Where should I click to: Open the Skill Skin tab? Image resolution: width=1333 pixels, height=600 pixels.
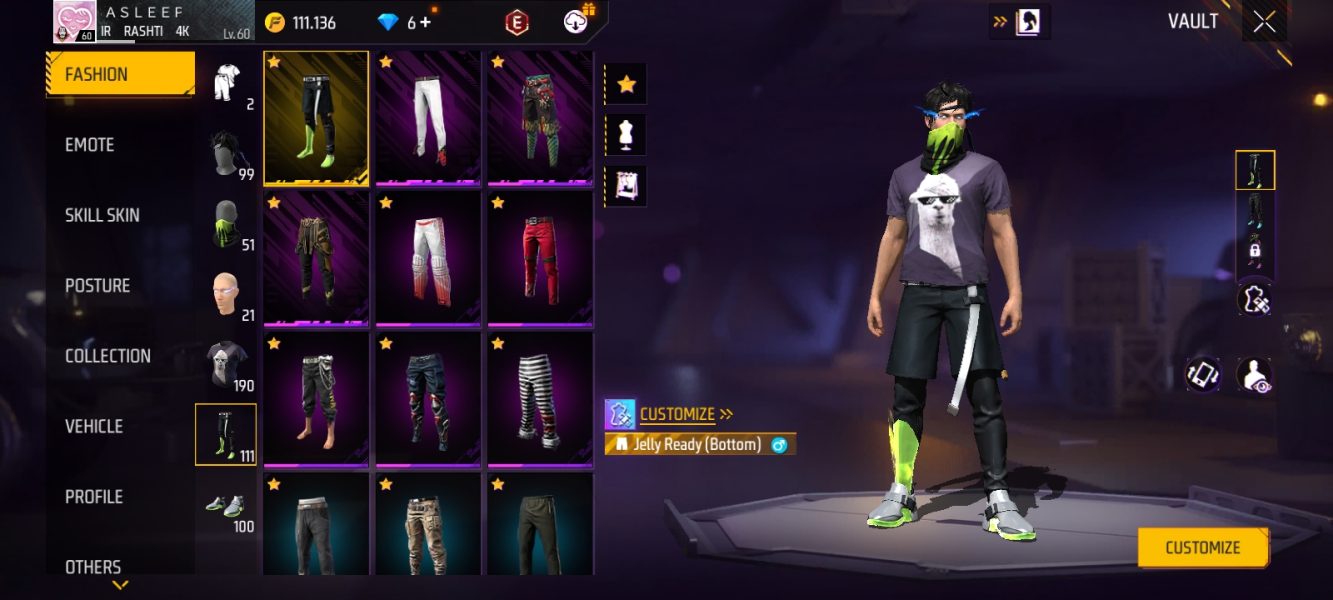pyautogui.click(x=102, y=215)
